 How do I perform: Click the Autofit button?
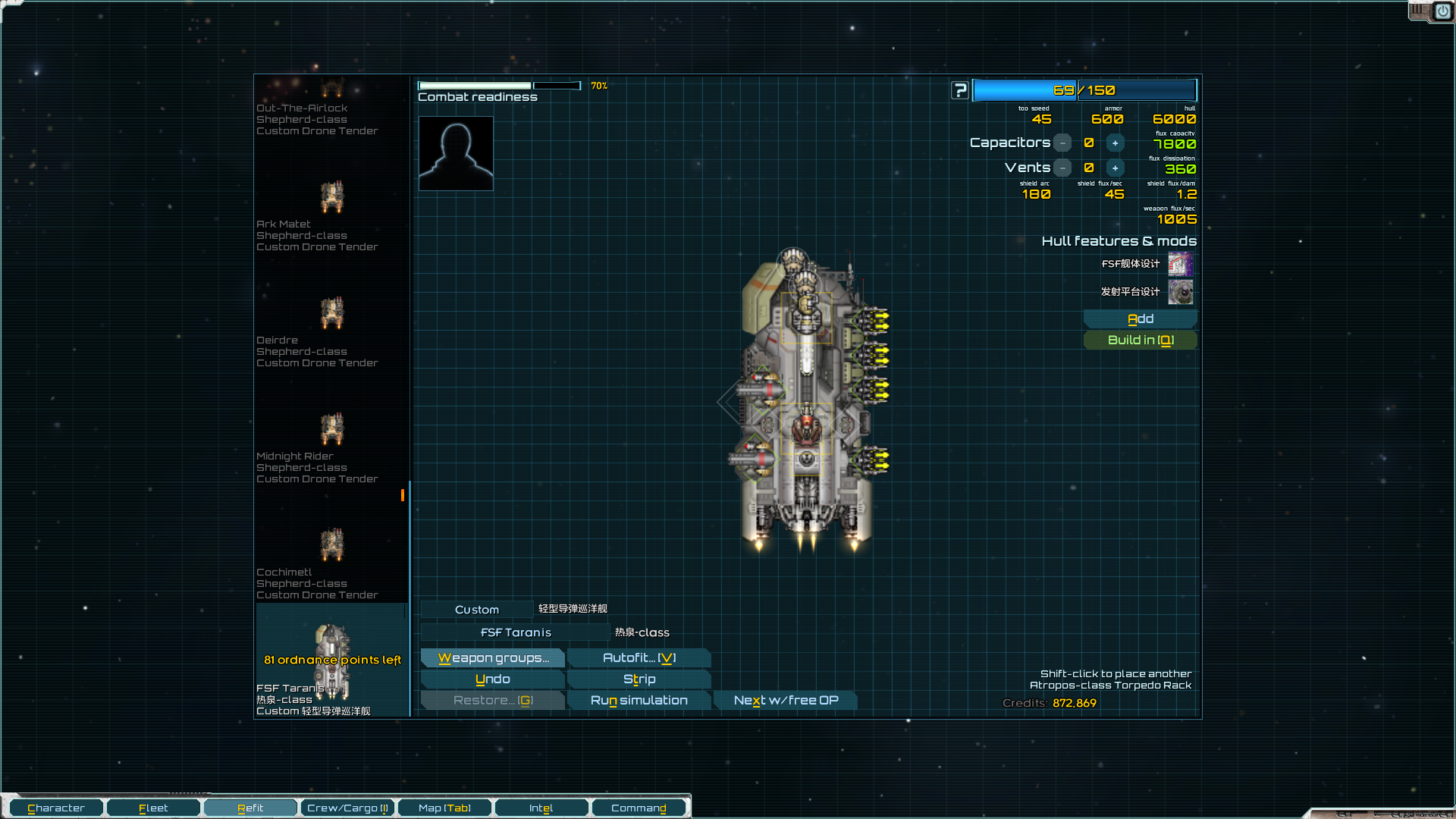[x=639, y=658]
